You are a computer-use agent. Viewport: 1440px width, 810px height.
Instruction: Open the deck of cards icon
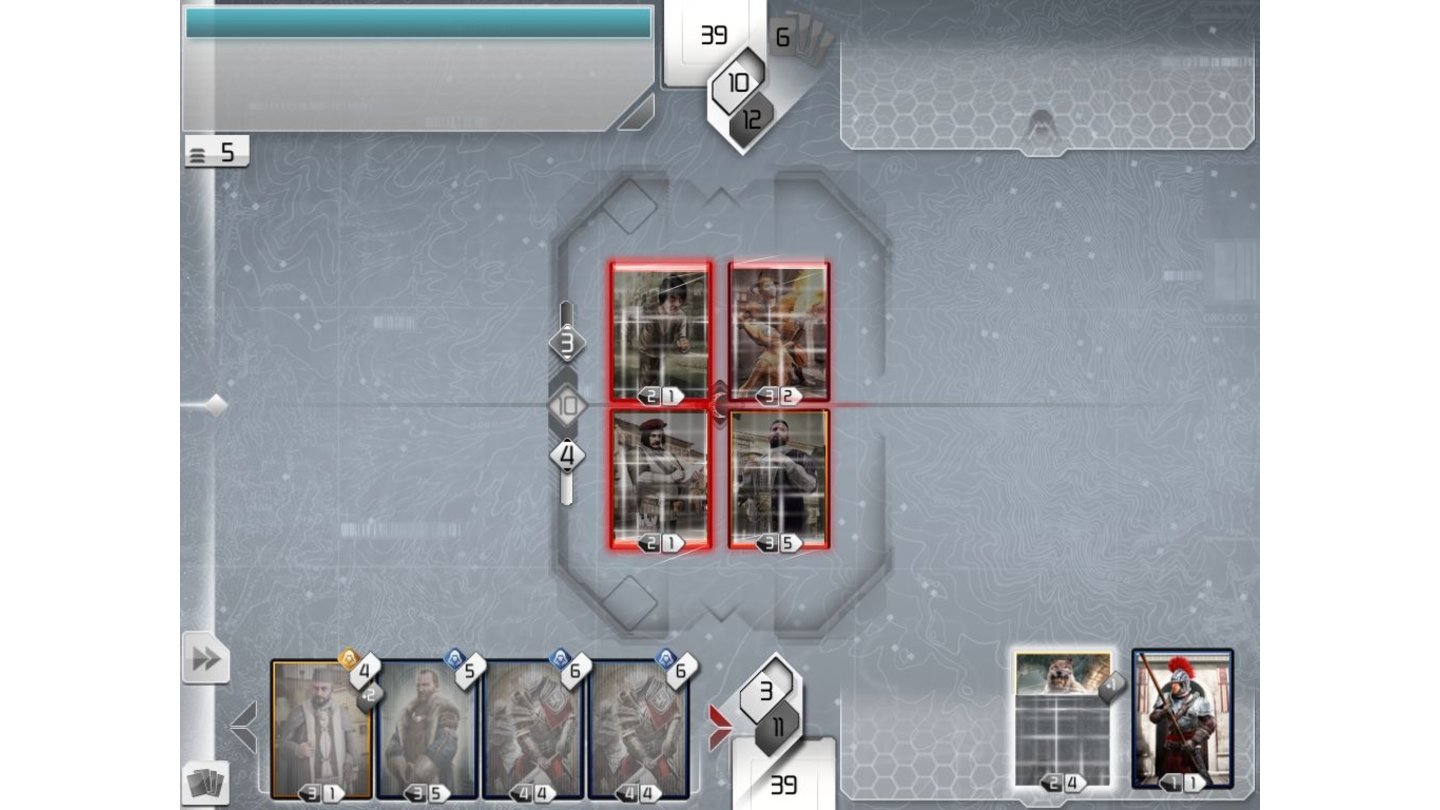(x=206, y=783)
